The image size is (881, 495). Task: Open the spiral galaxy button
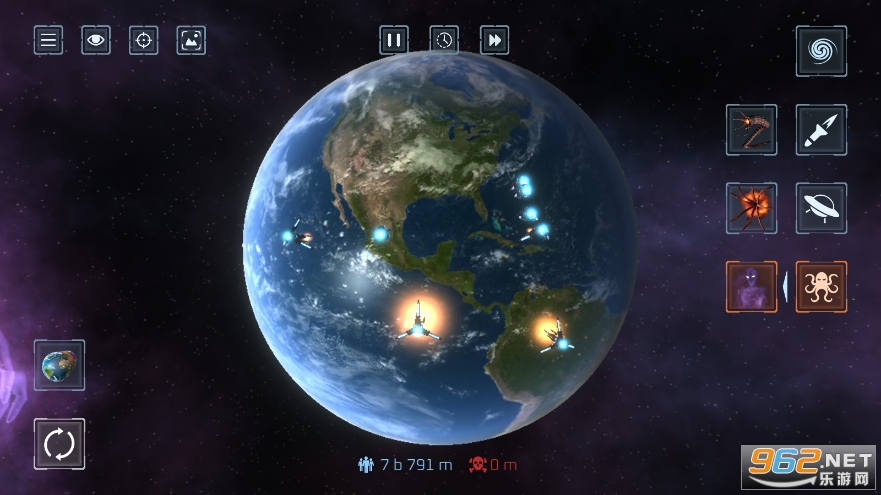(821, 51)
